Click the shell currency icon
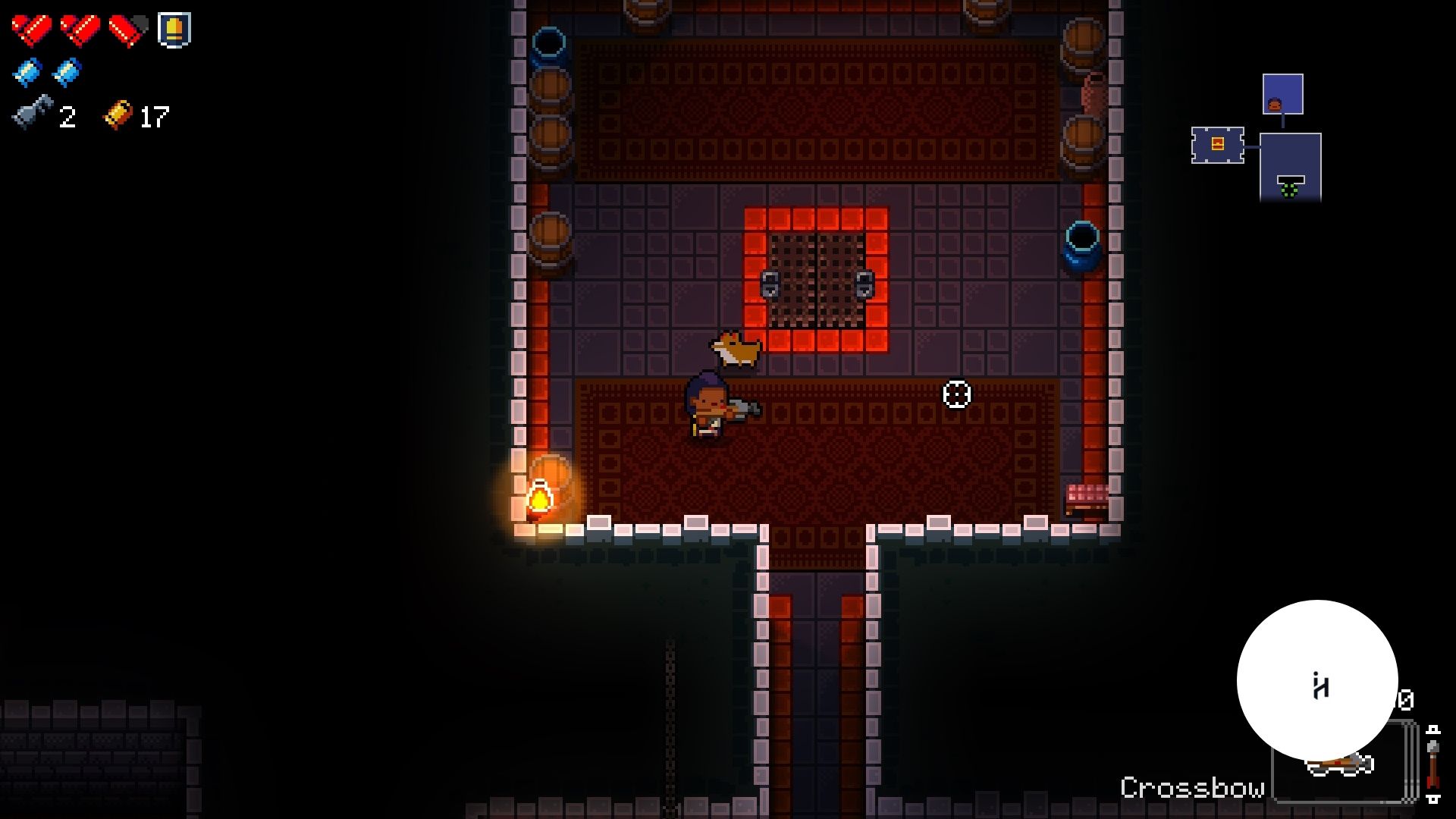This screenshot has width=1456, height=819. coord(118,115)
